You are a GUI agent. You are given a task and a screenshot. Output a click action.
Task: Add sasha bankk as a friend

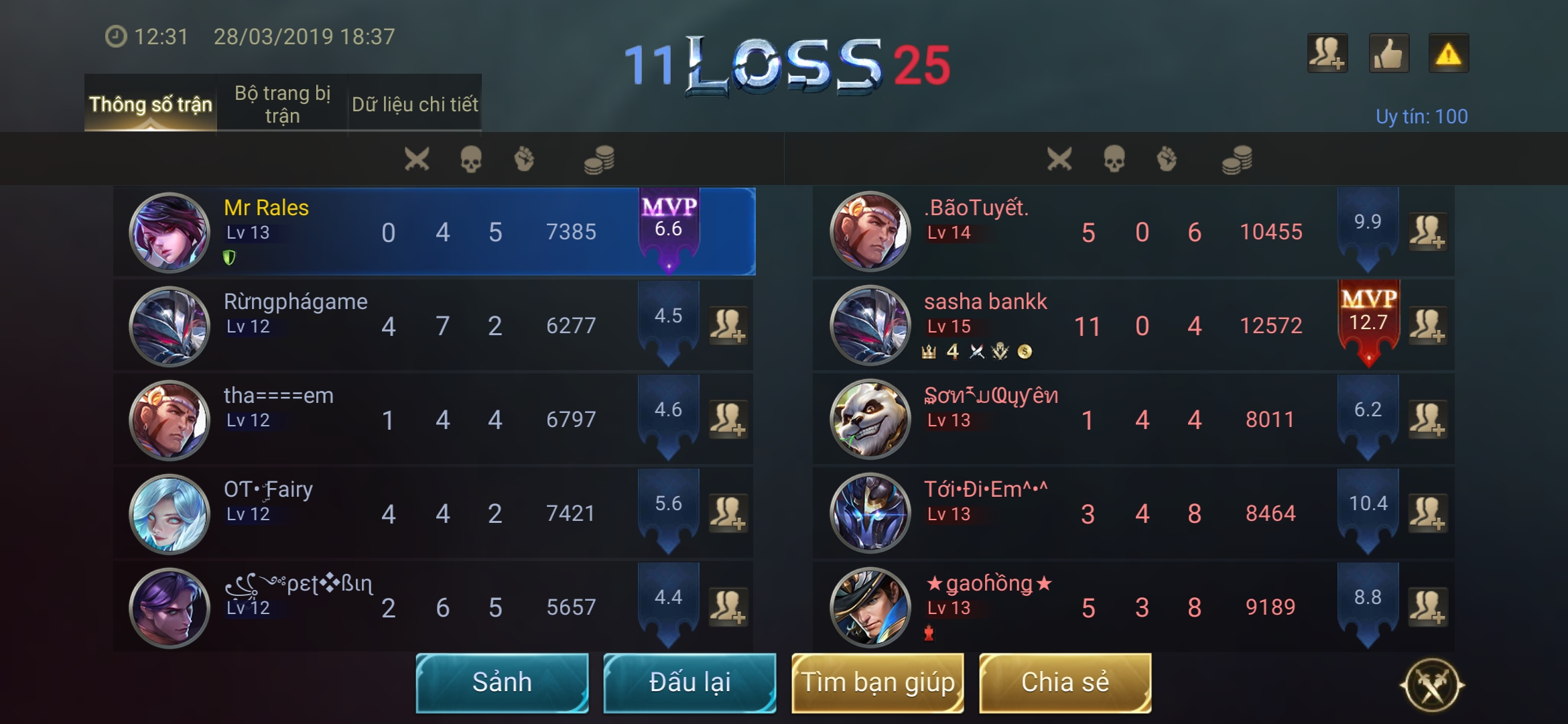(1427, 326)
